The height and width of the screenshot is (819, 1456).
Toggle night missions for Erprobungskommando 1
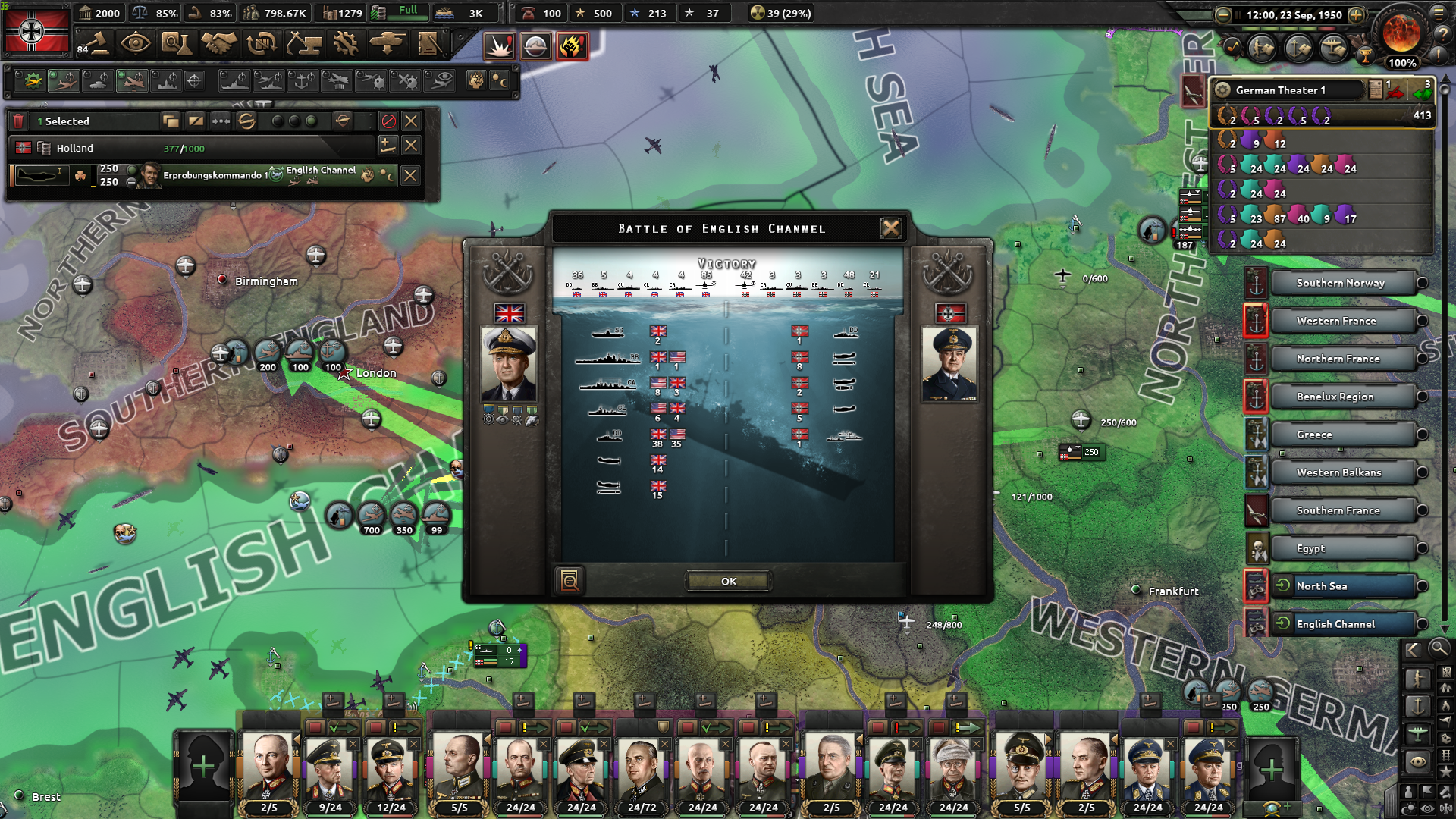click(x=389, y=176)
